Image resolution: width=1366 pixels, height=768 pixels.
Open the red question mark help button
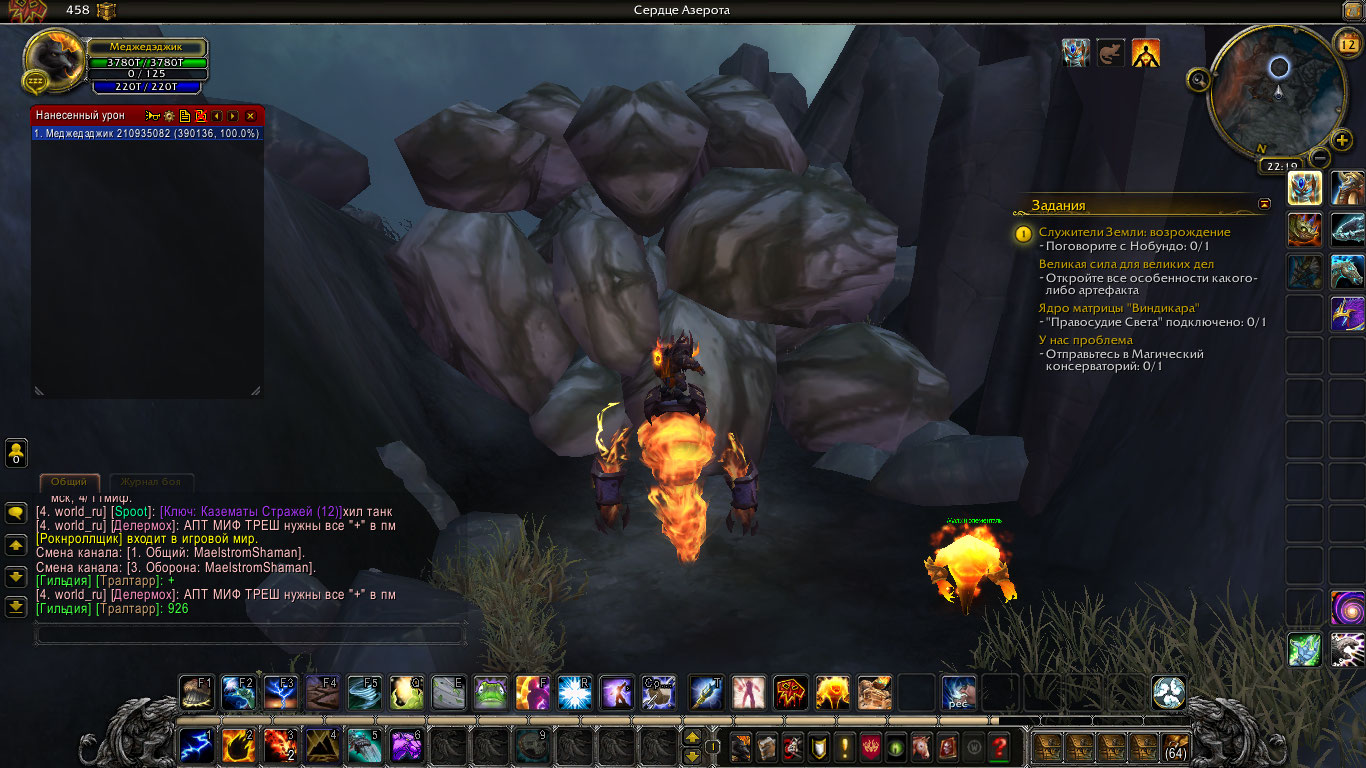click(x=998, y=746)
